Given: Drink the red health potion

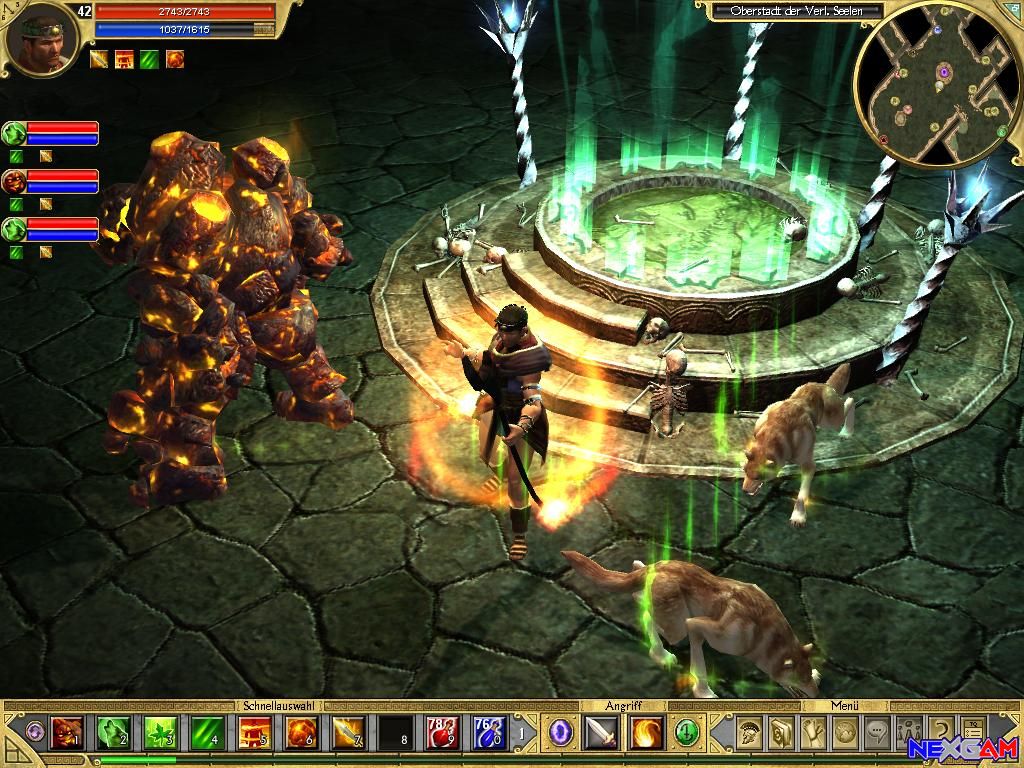Looking at the screenshot, I should tap(442, 734).
